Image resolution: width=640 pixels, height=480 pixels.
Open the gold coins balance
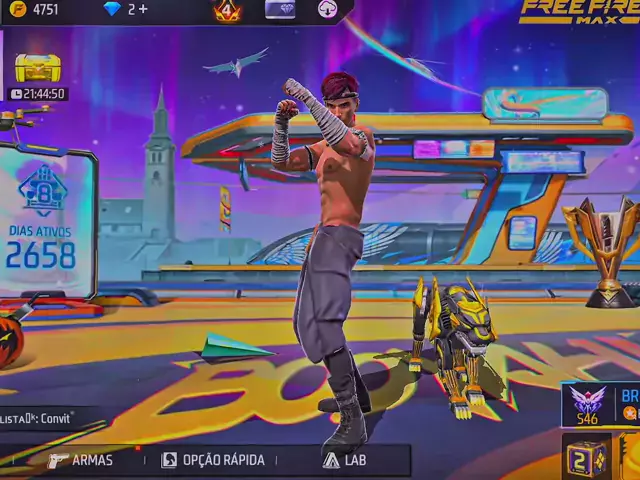tap(36, 9)
